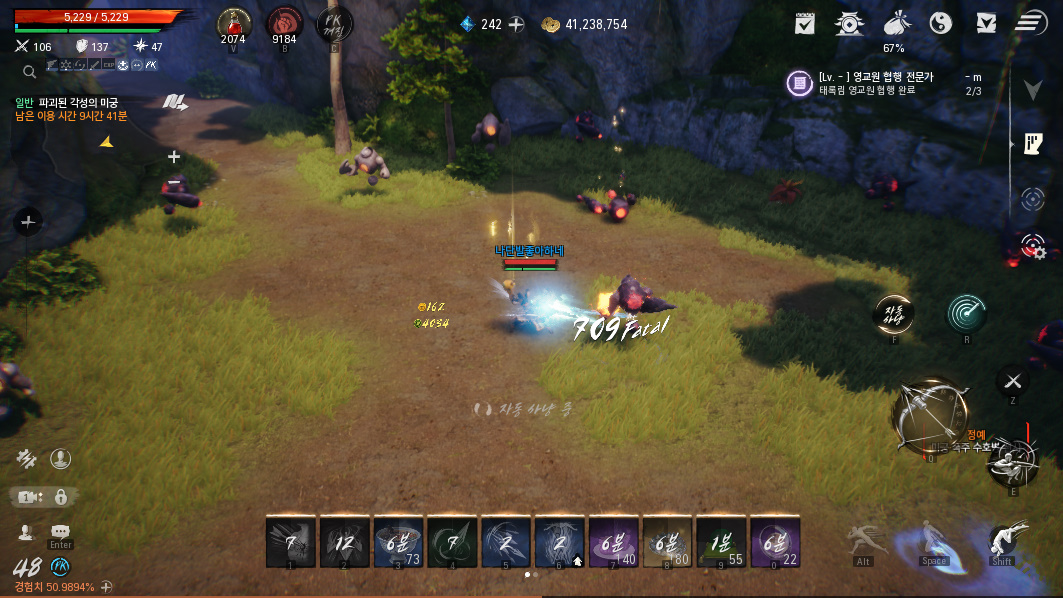Use the red potion with 2074 count
Viewport: 1063px width, 598px height.
point(234,23)
